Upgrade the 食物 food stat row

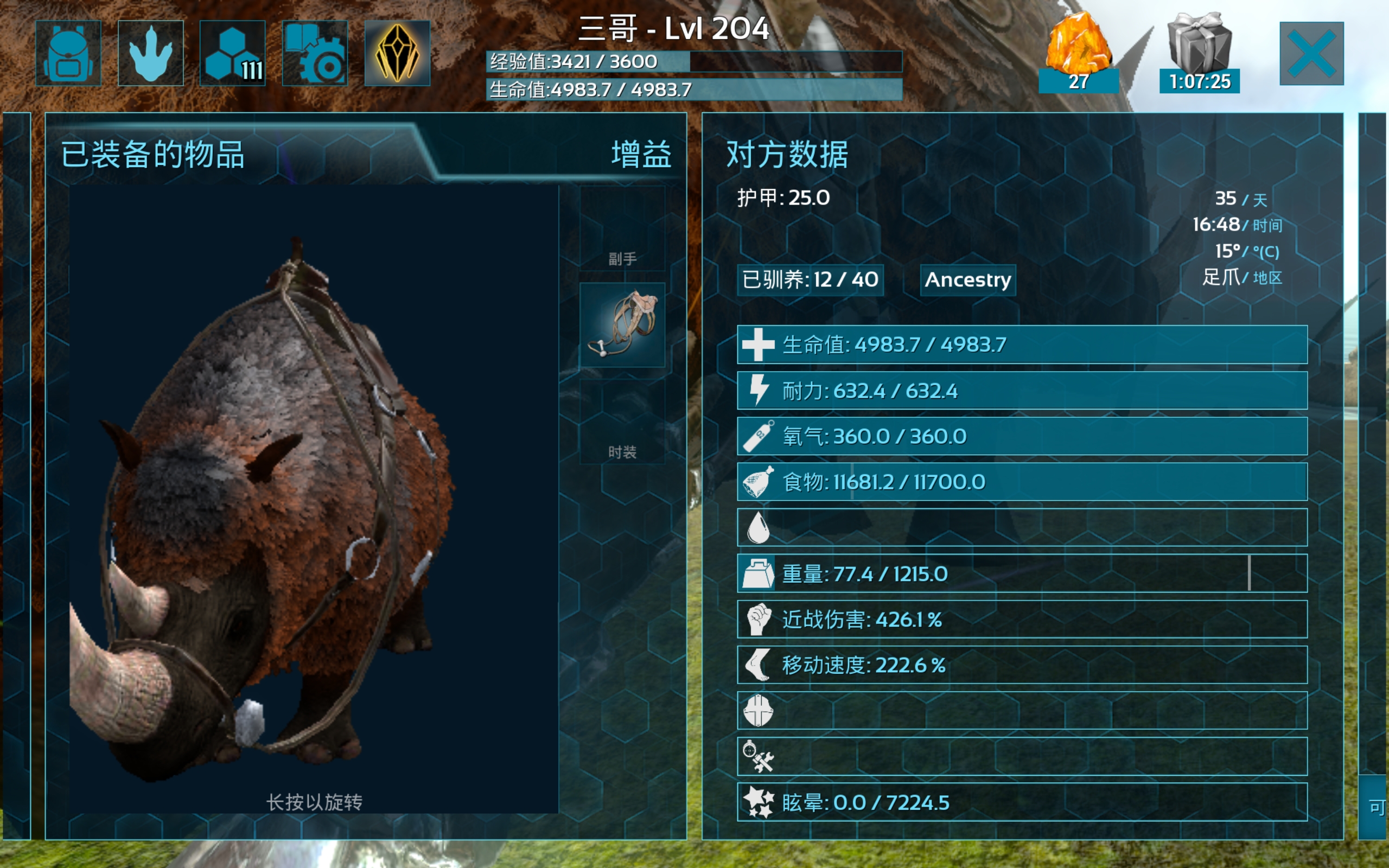(x=1022, y=482)
